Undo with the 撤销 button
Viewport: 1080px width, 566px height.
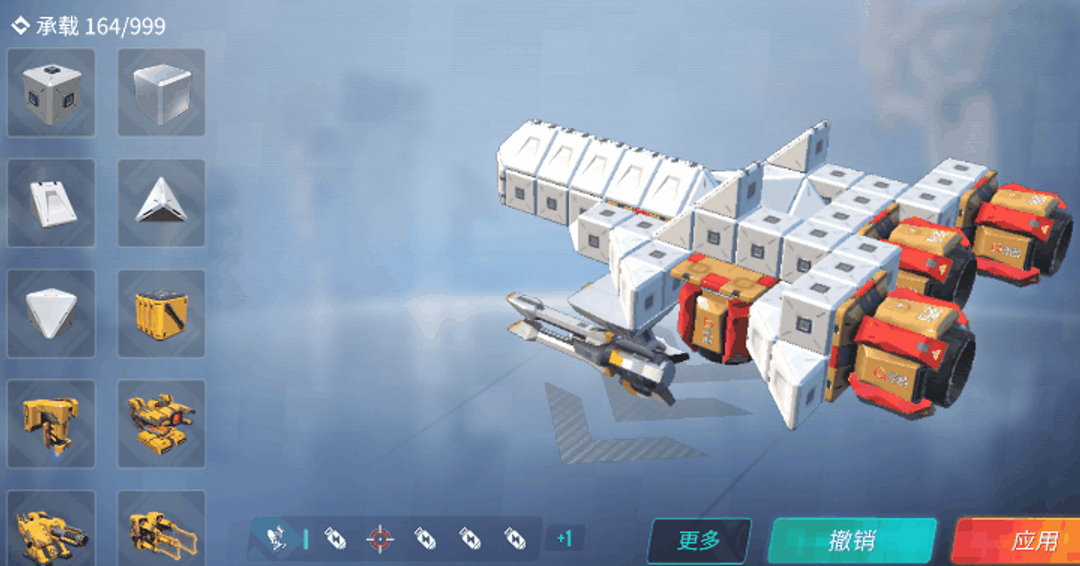click(852, 541)
